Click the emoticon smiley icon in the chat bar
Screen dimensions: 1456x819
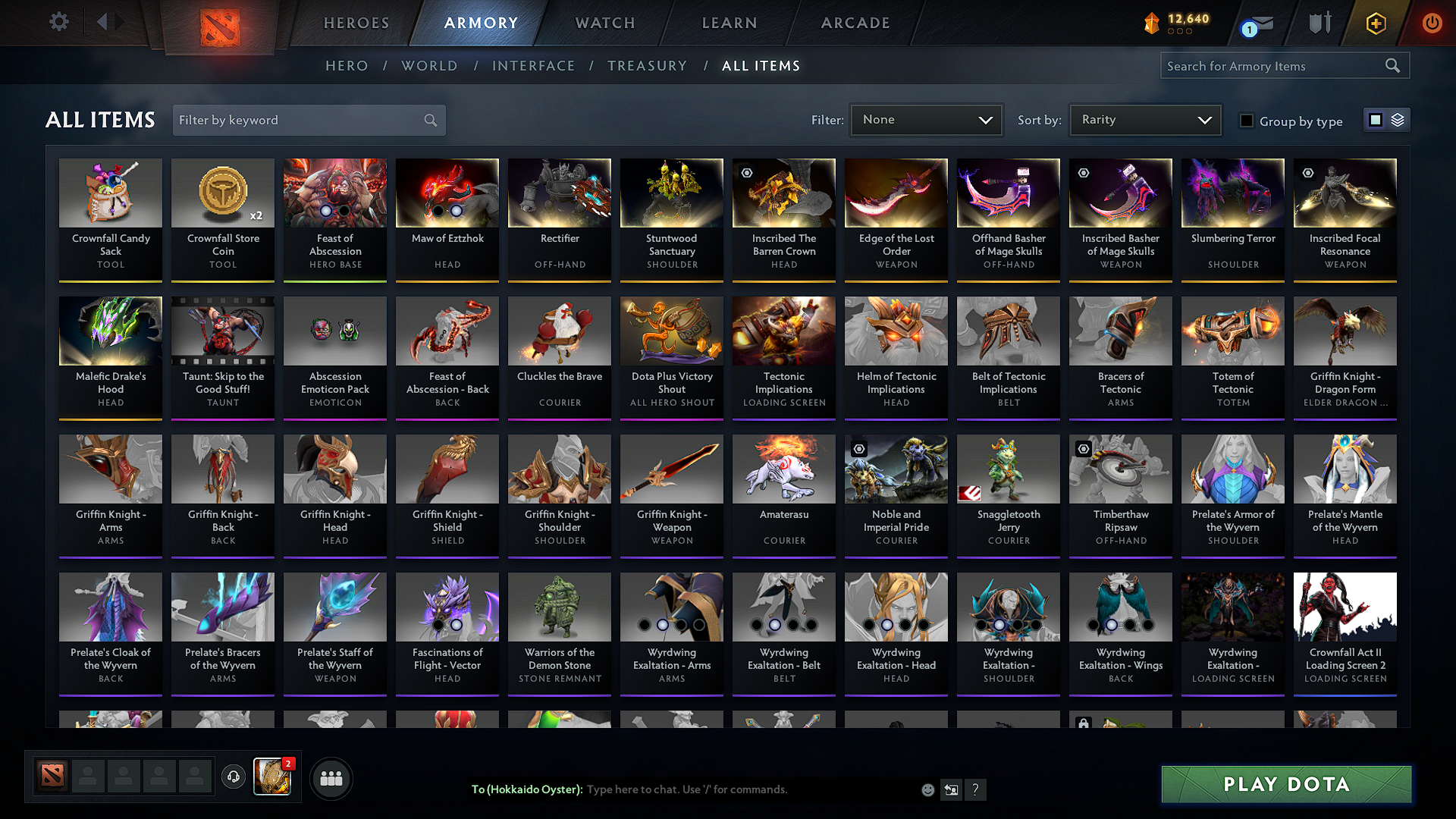click(x=927, y=789)
